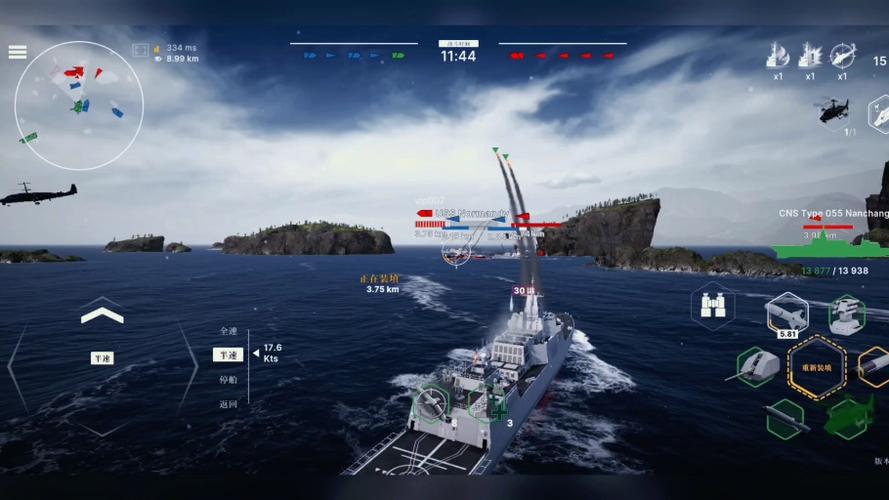
Task: Select the helicopter squadron icon showing 1/1
Action: click(x=834, y=112)
